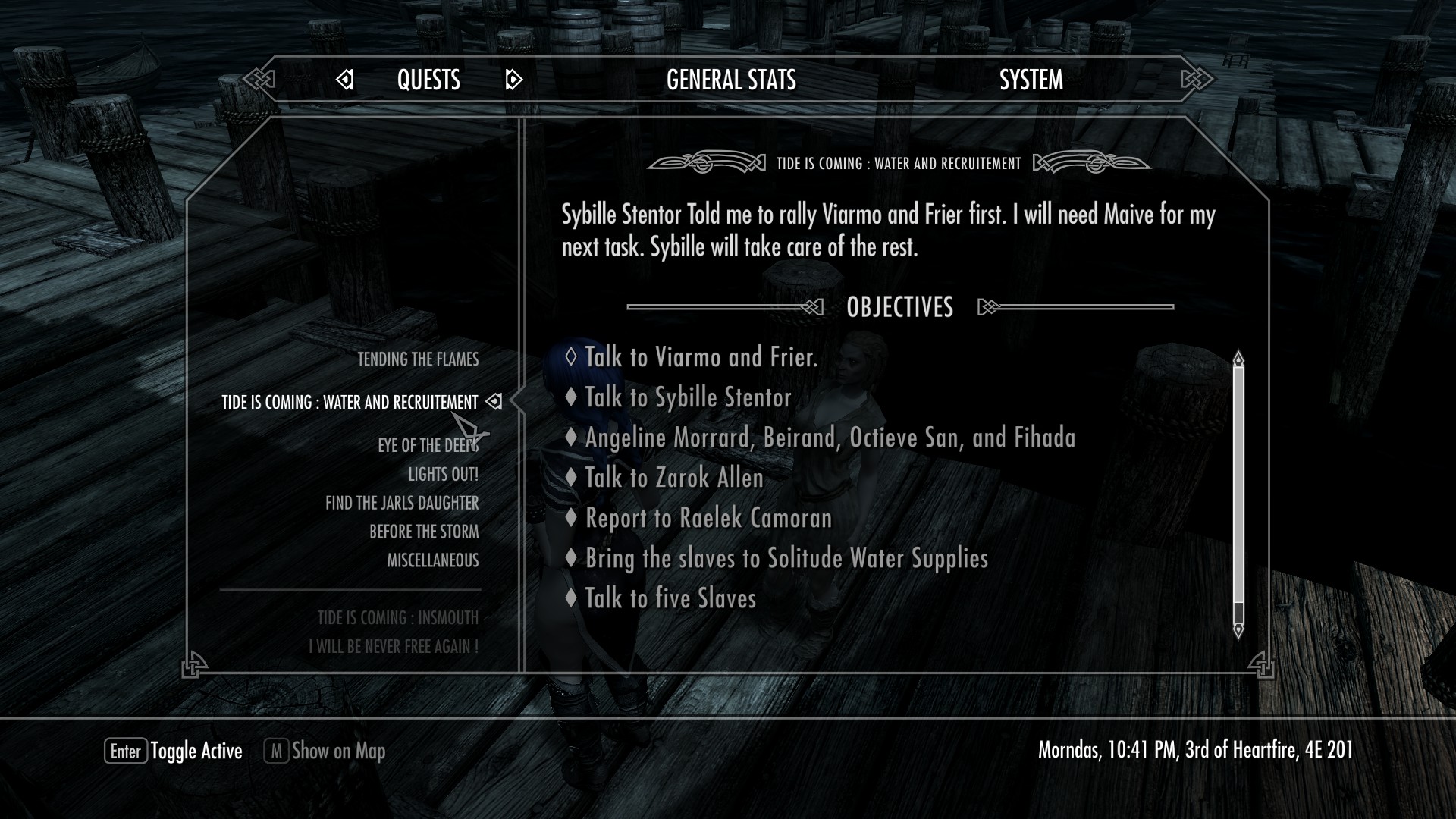Choose the Before the Storm quest

pyautogui.click(x=424, y=532)
